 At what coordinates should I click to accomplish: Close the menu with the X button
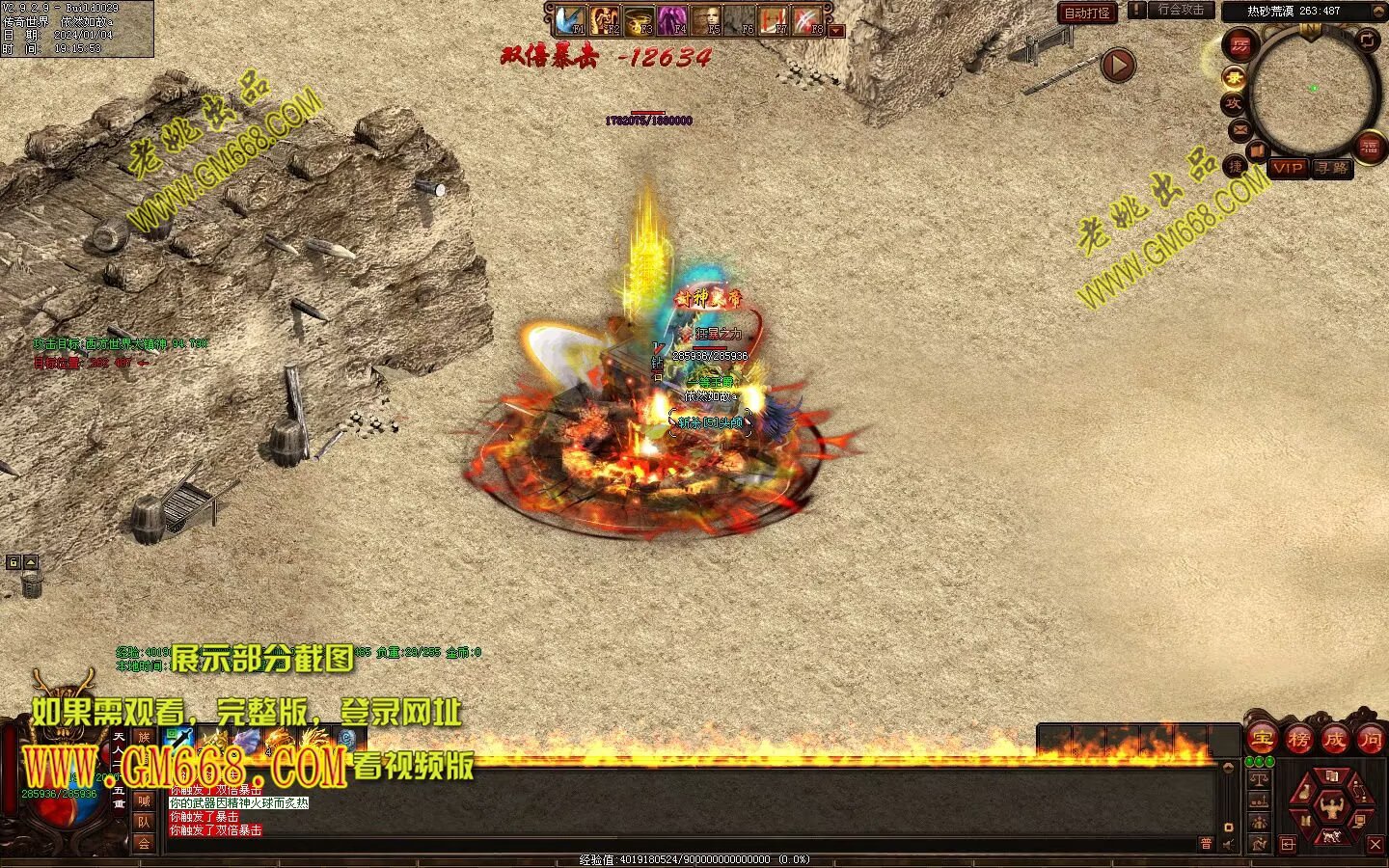point(1375,844)
